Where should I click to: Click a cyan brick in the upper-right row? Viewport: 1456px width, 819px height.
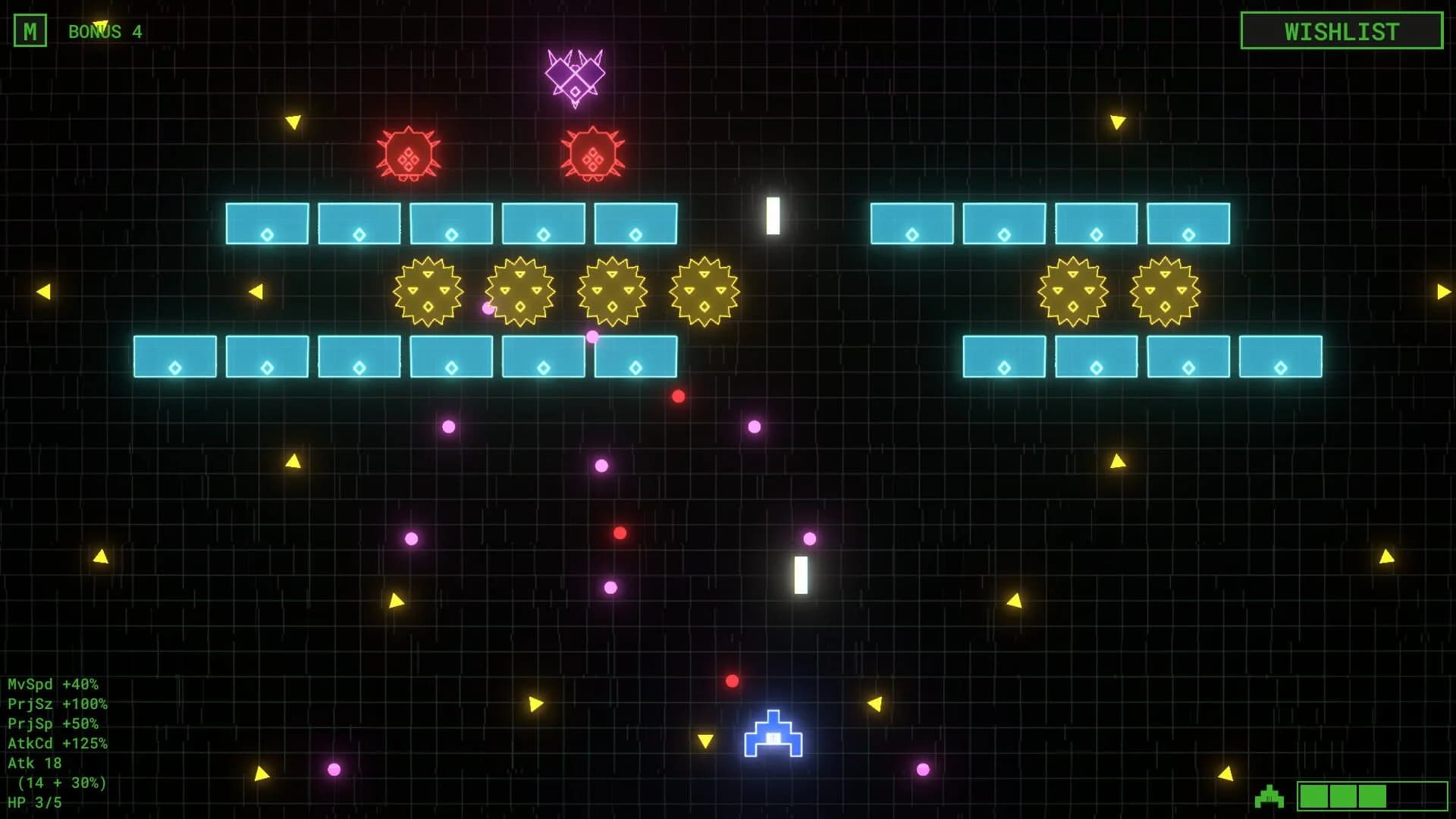(912, 224)
